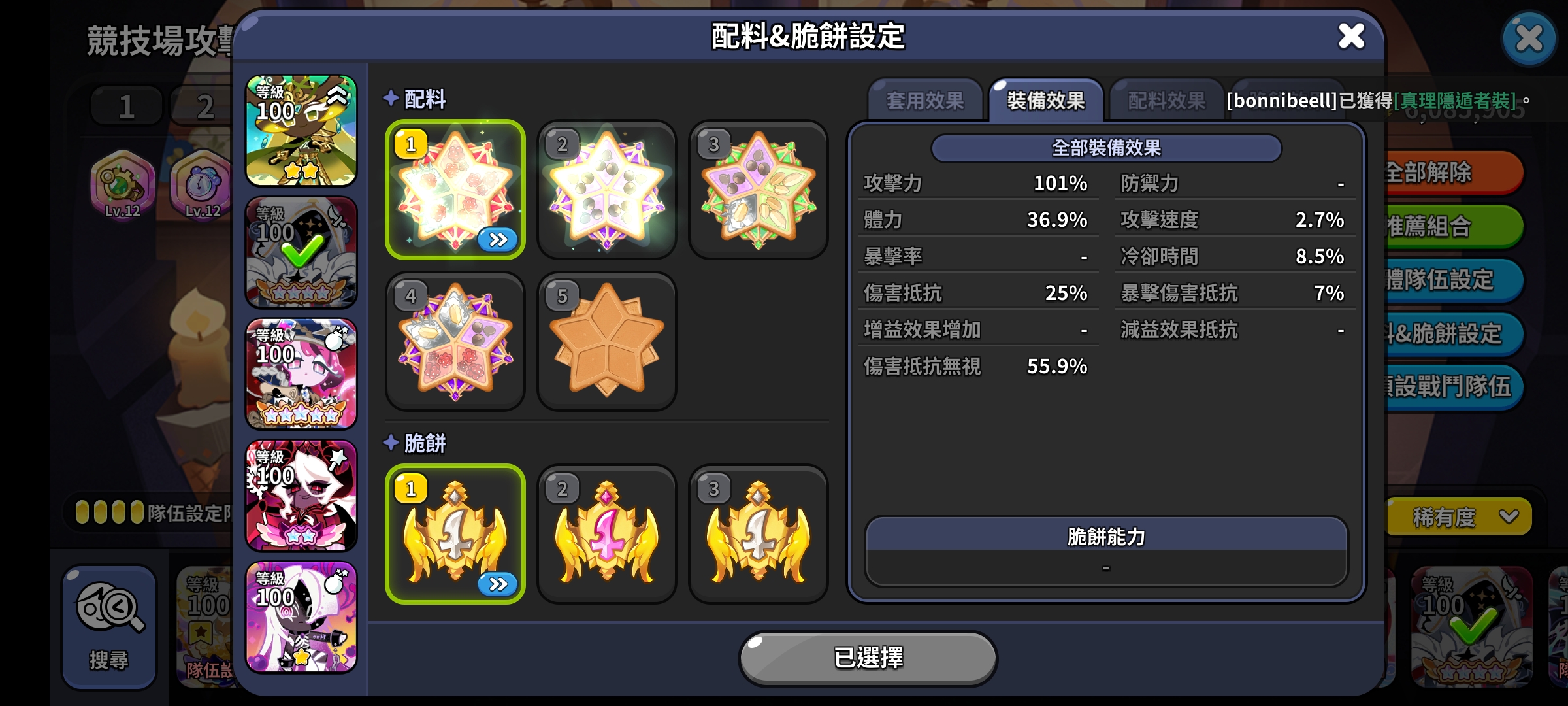Viewport: 1568px width, 706px height.
Task: Expand the 稀有度 rarity dropdown
Action: 1457,516
